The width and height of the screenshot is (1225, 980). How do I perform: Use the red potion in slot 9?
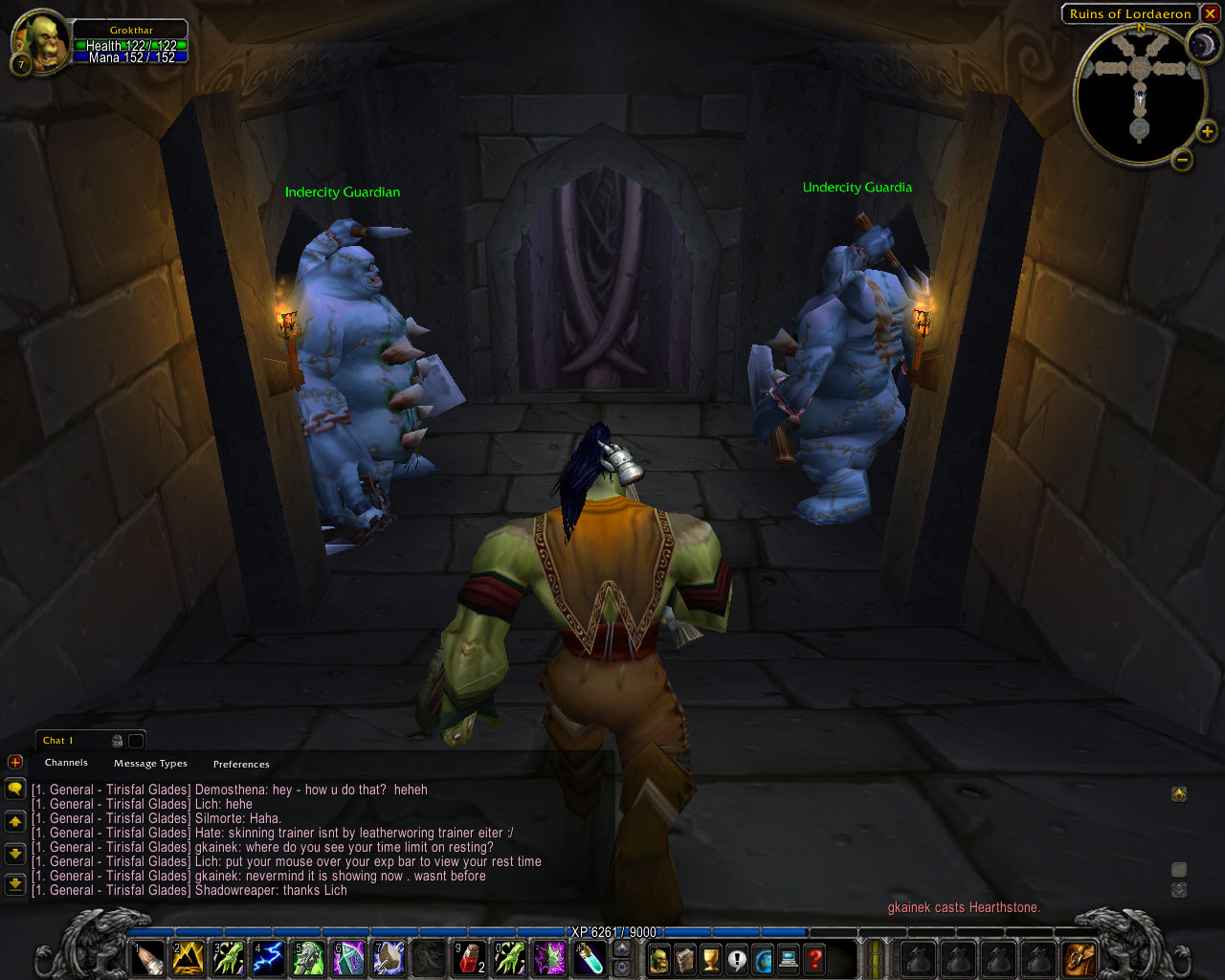point(469,958)
